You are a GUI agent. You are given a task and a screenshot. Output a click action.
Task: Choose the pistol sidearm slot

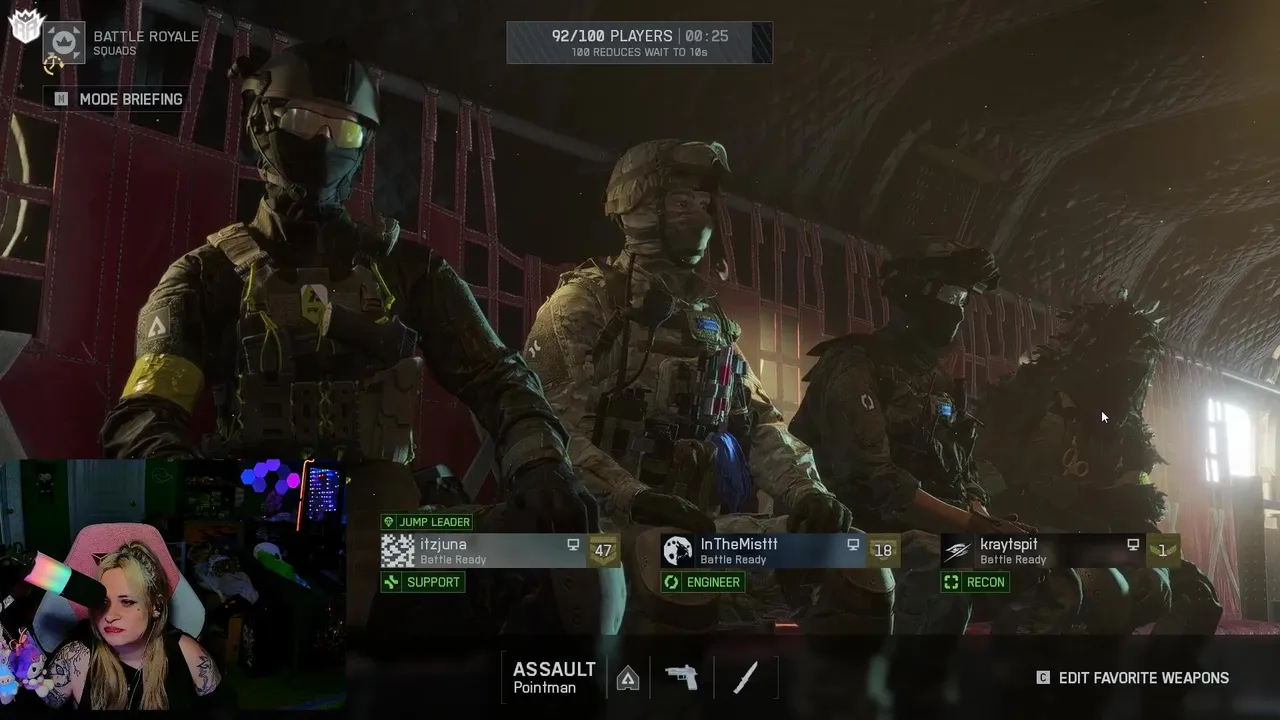click(x=682, y=678)
